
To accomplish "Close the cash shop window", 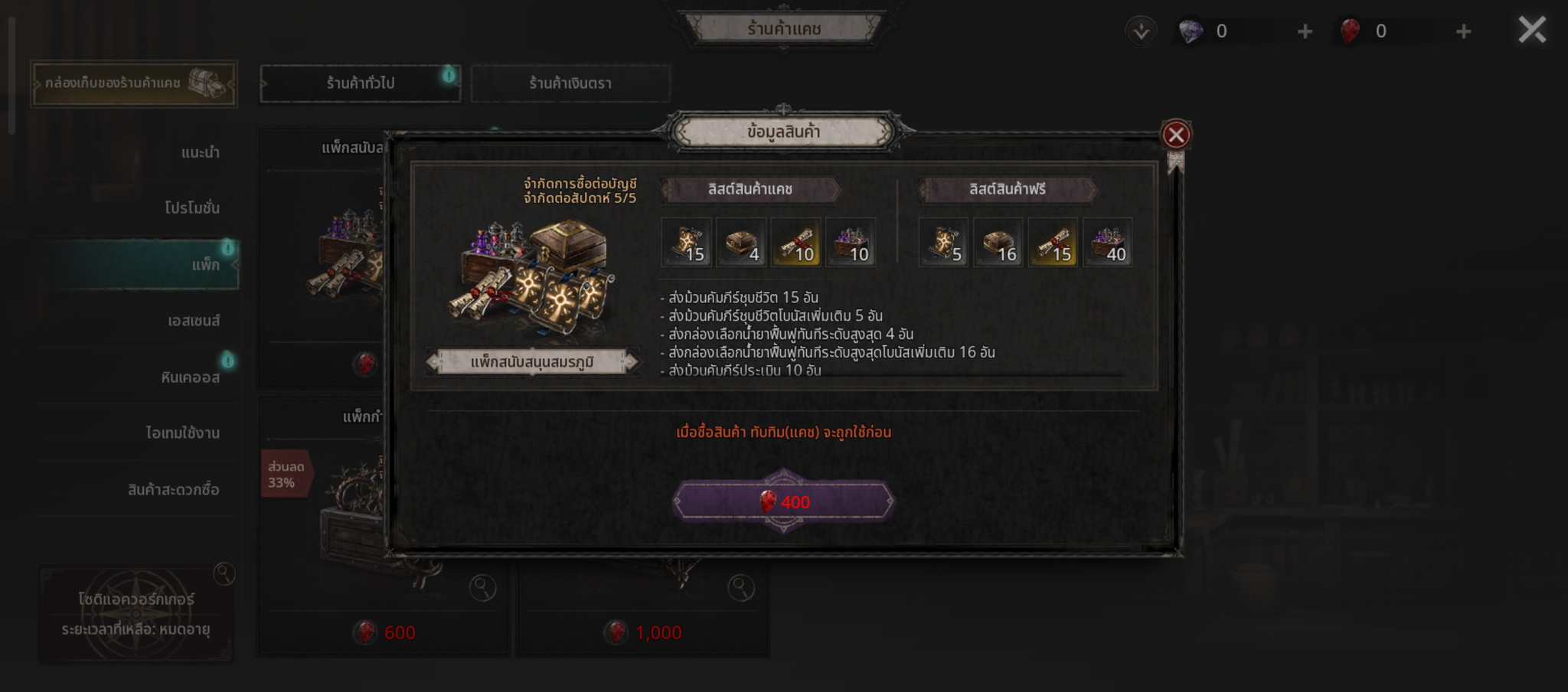I will (1532, 31).
